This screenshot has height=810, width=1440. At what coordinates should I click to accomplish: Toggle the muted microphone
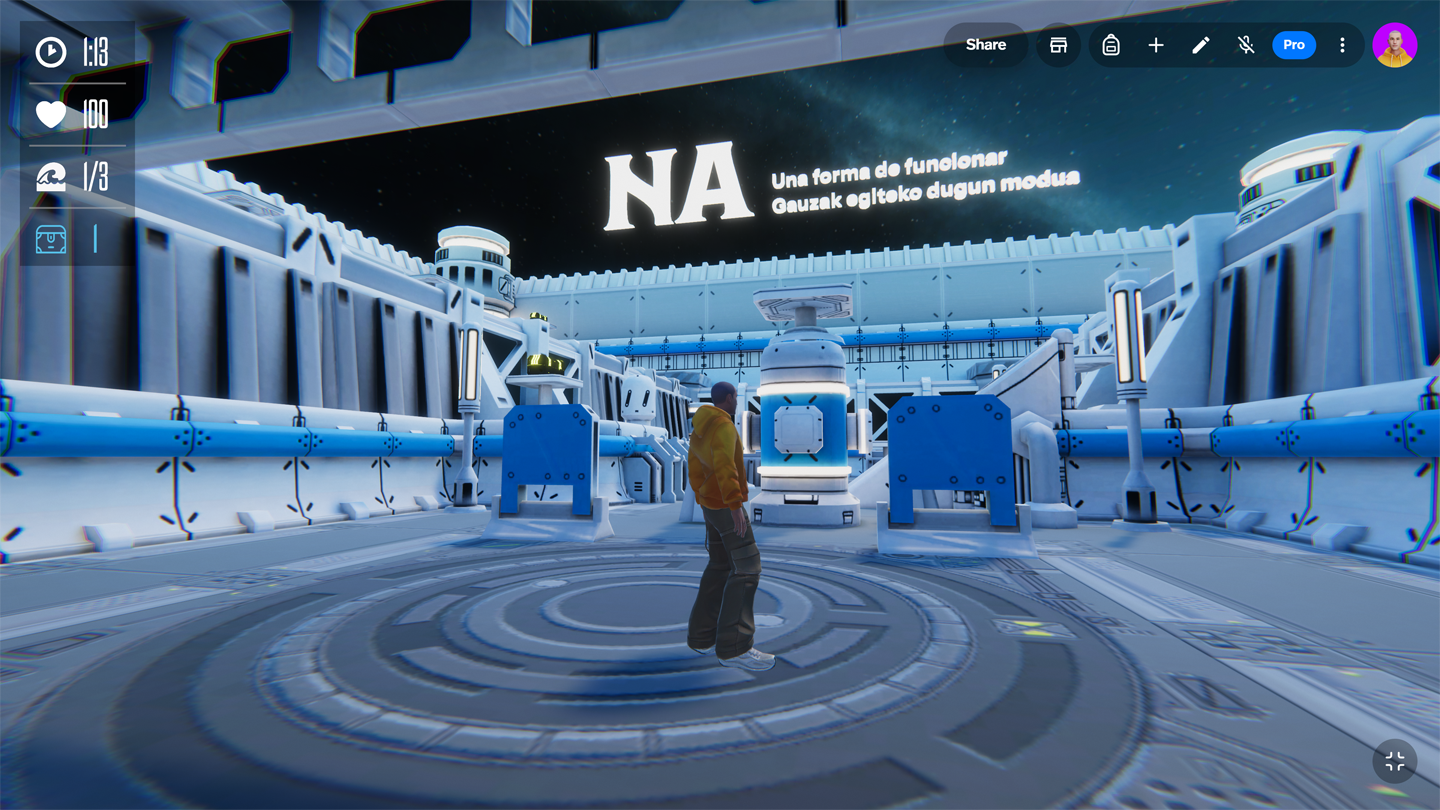point(1246,45)
